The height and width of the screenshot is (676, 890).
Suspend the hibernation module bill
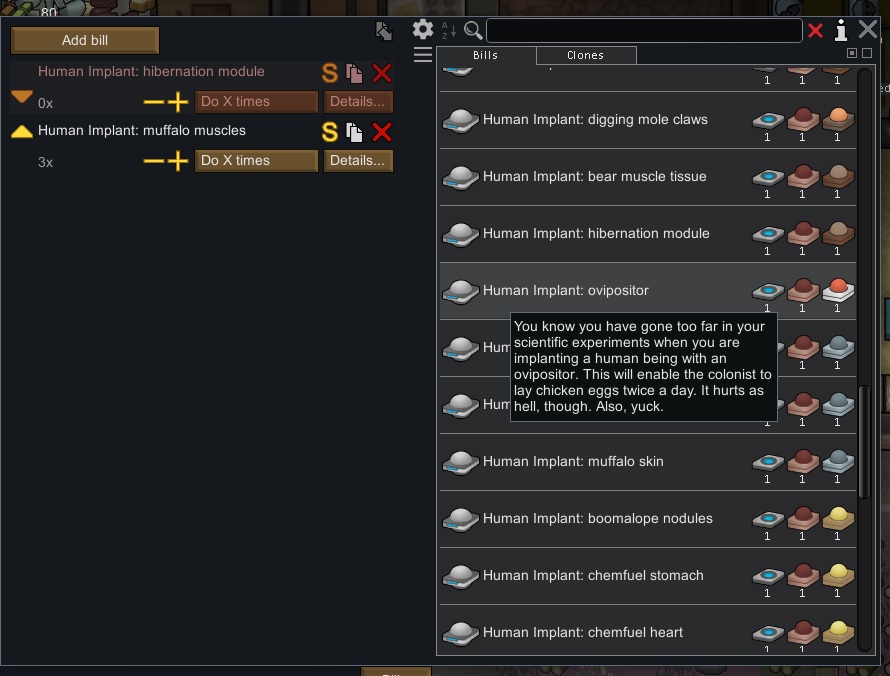click(330, 73)
